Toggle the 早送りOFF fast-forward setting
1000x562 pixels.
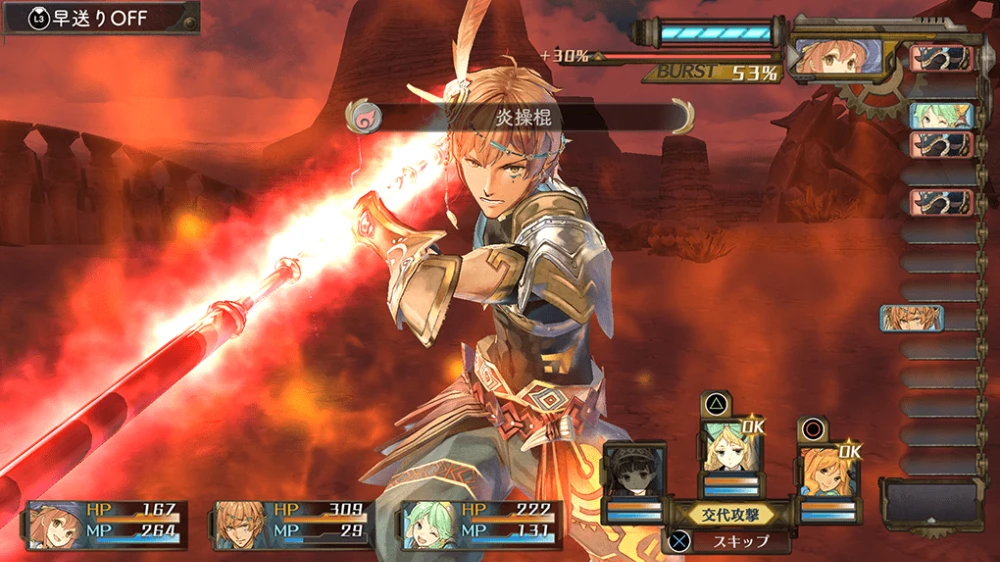point(98,19)
